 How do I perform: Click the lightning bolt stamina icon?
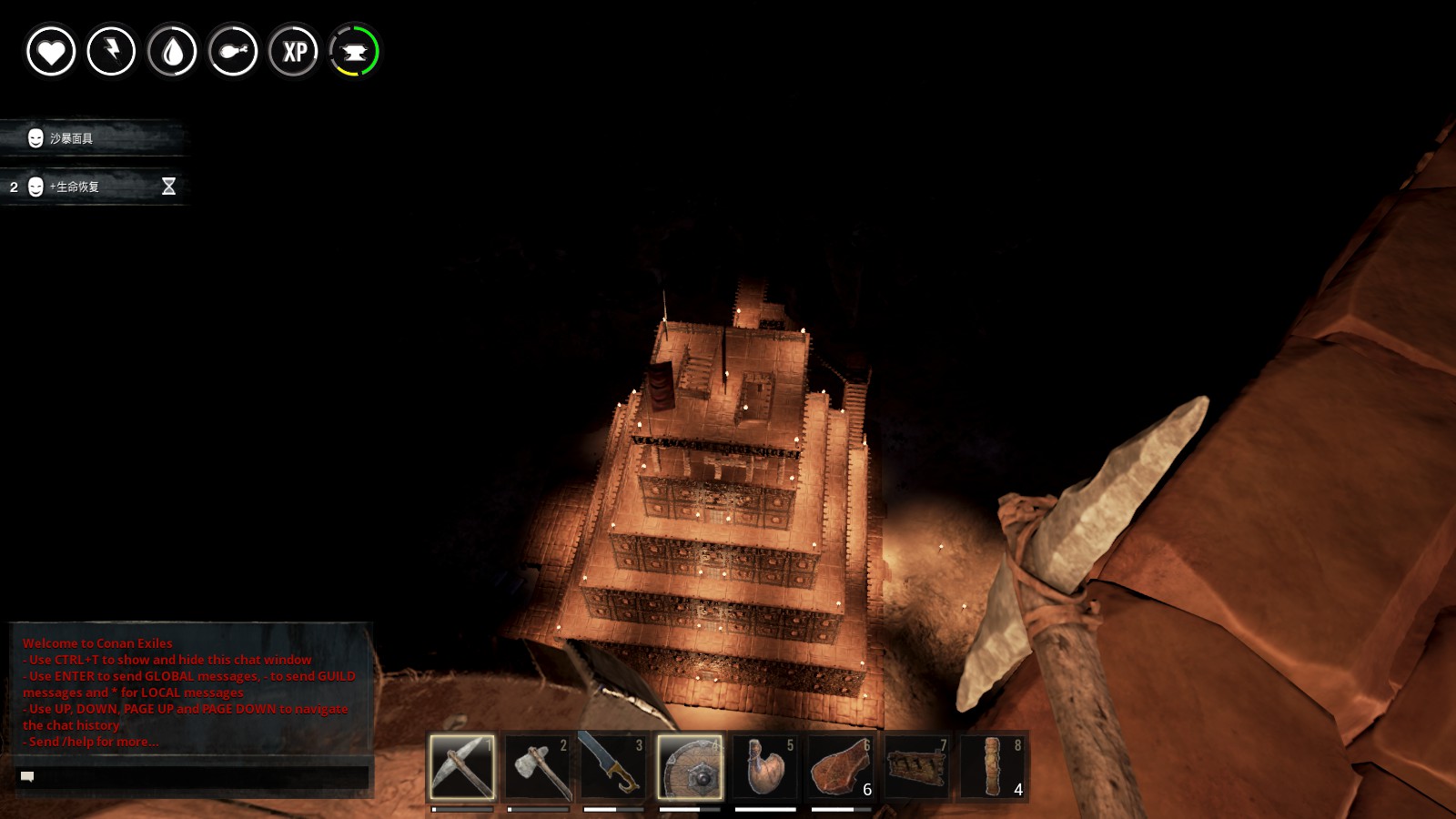point(111,51)
